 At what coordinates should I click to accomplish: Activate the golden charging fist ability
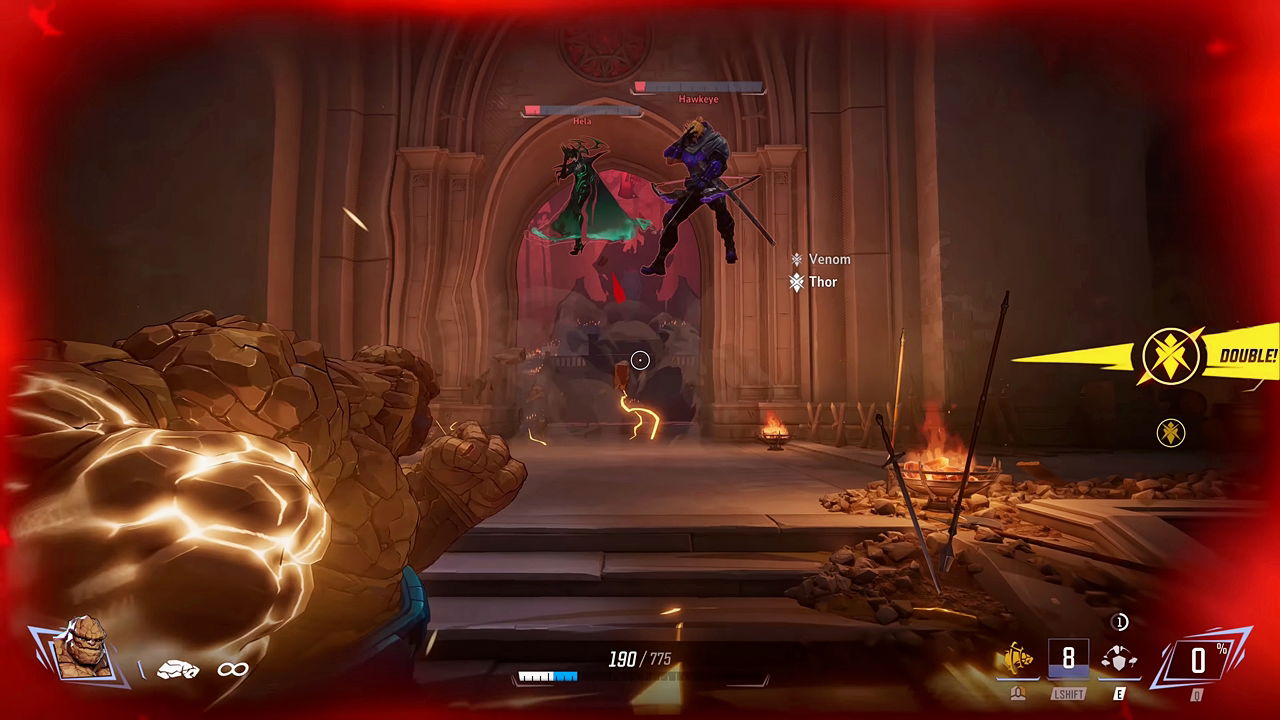point(1018,659)
